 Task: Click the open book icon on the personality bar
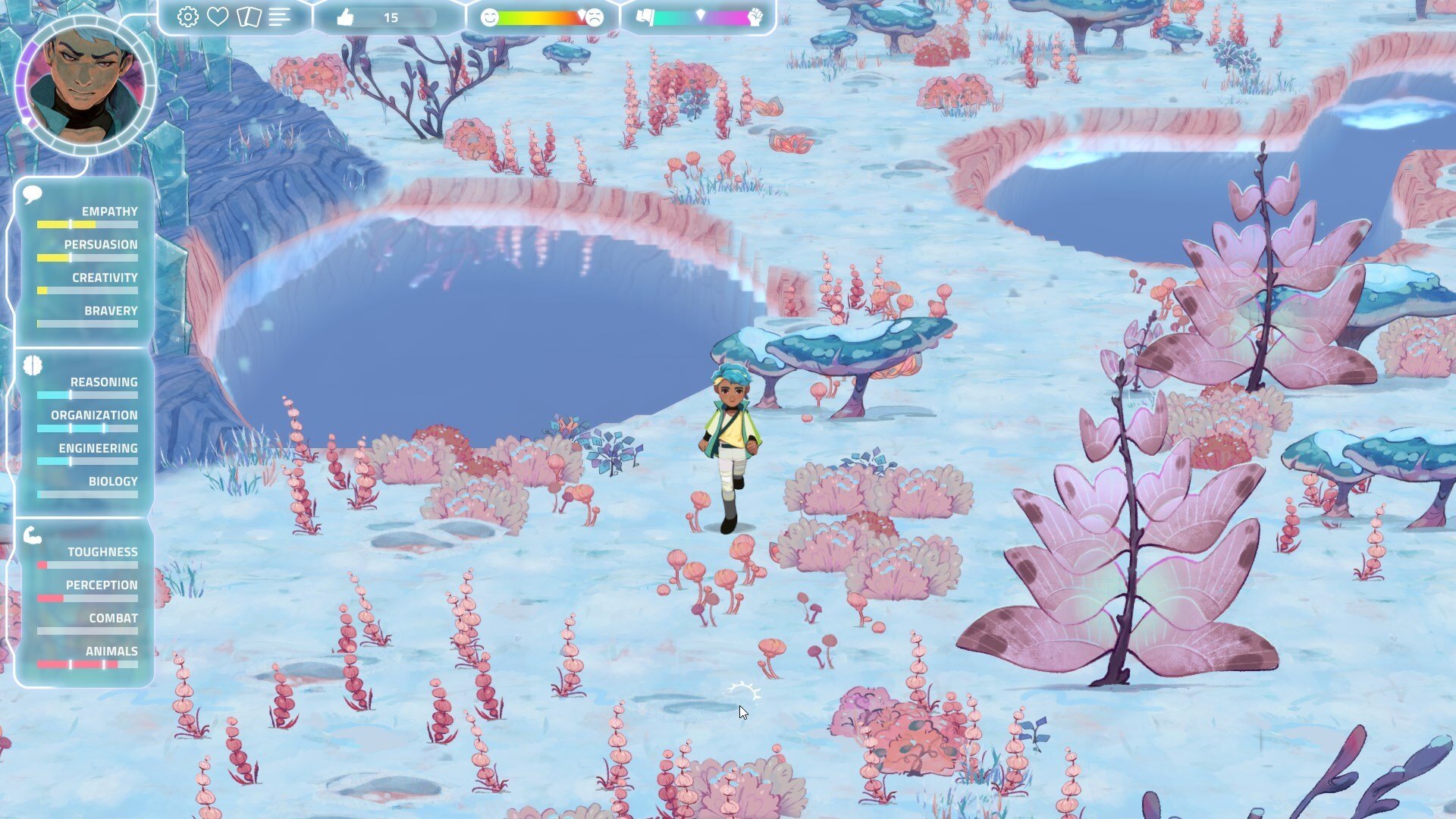(645, 17)
